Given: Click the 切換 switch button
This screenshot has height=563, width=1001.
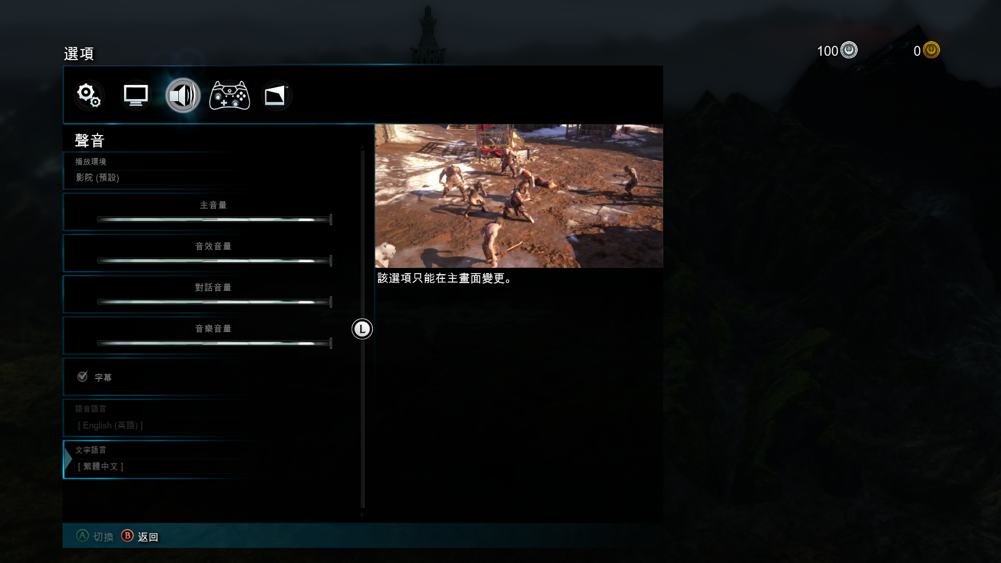Looking at the screenshot, I should tap(95, 537).
